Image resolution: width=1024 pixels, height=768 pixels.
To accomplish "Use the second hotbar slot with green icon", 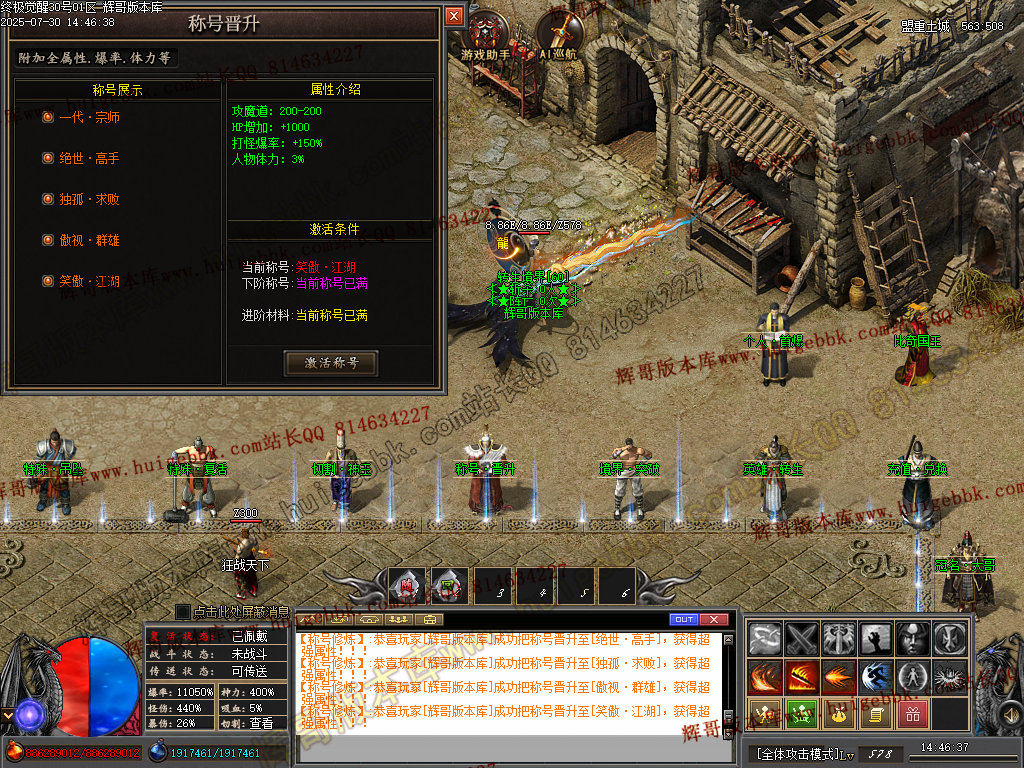I will click(x=449, y=588).
